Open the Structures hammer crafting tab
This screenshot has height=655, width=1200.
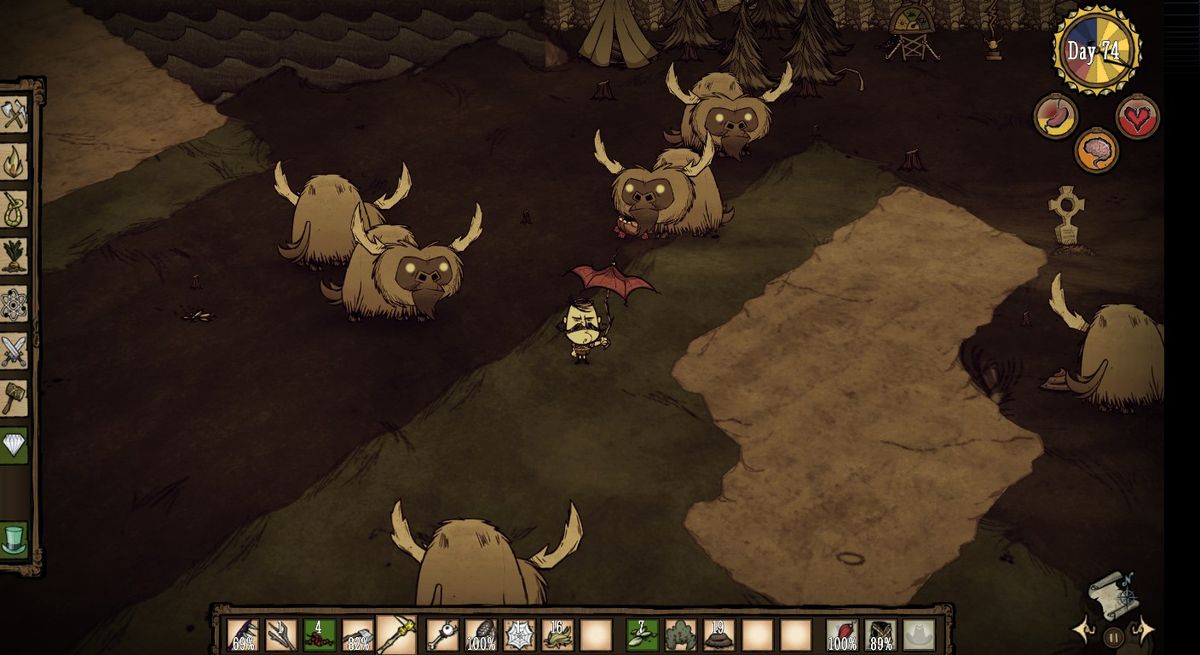pos(14,398)
